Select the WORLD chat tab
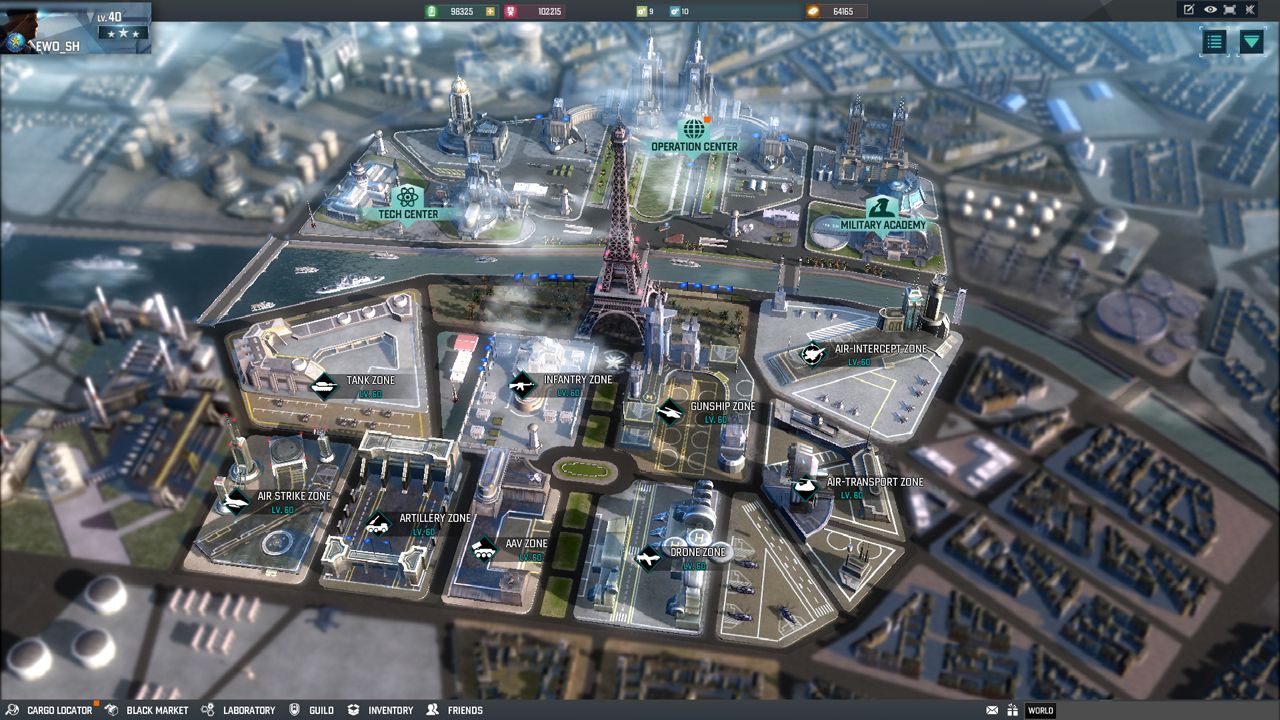 (1040, 710)
